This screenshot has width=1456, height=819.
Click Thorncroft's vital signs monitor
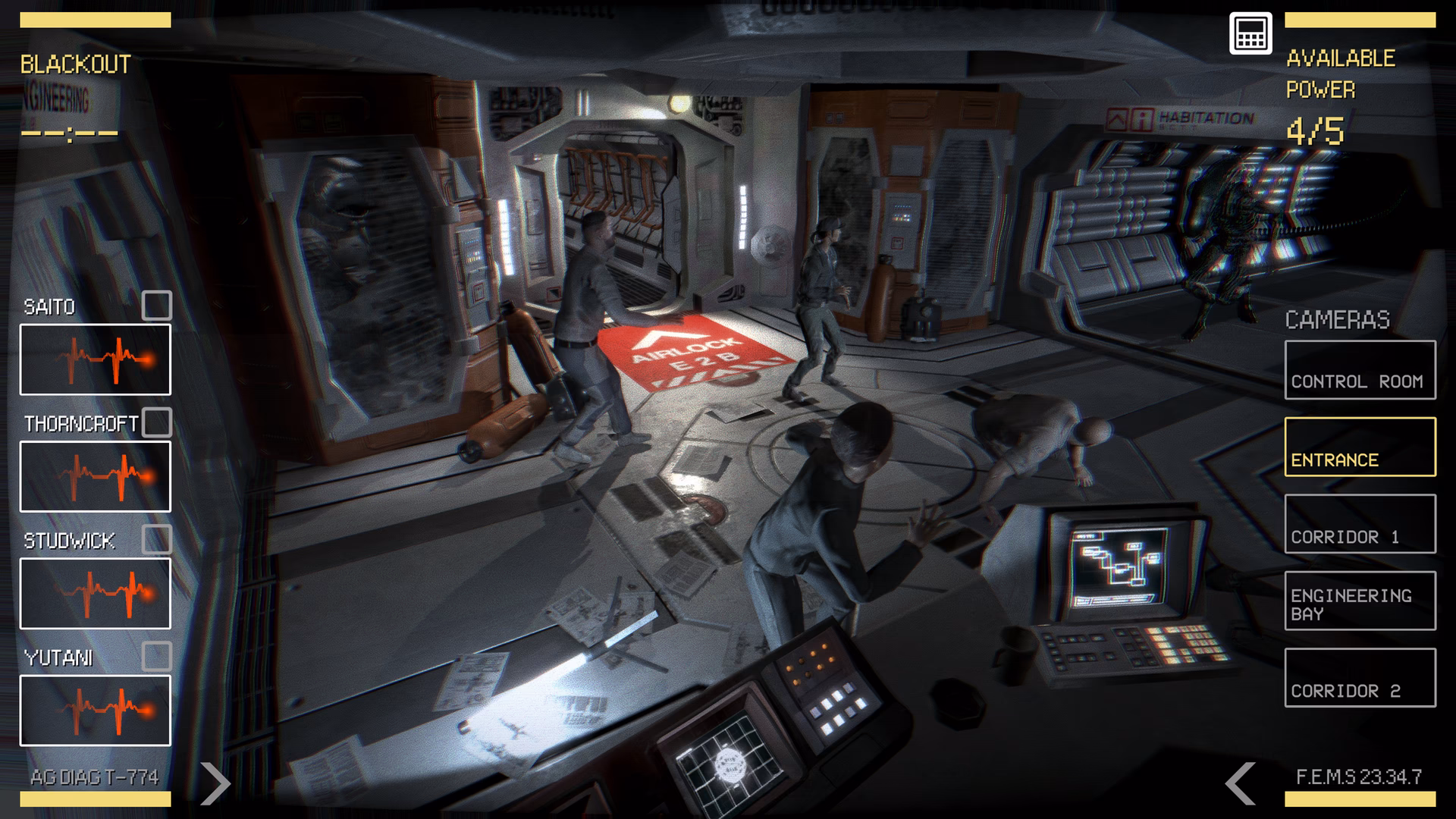95,476
